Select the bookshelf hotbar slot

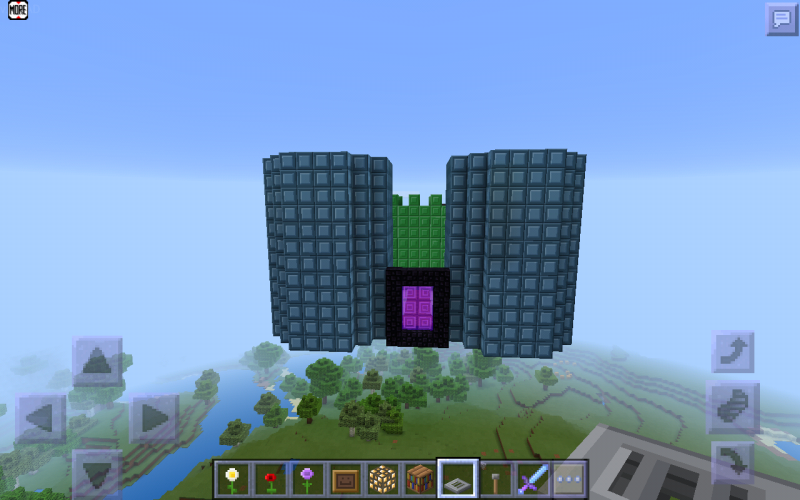419,478
